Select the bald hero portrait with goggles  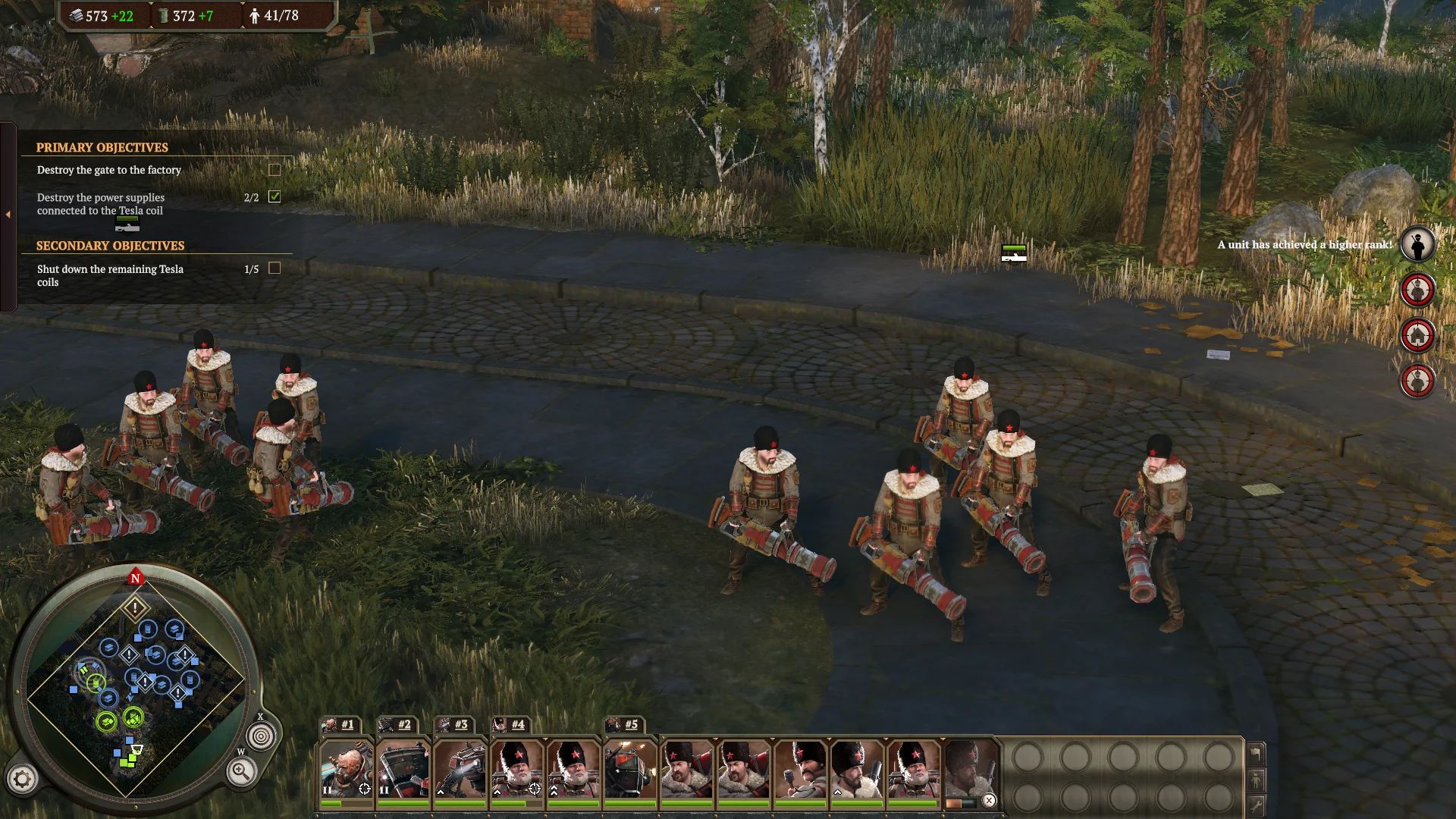[346, 768]
